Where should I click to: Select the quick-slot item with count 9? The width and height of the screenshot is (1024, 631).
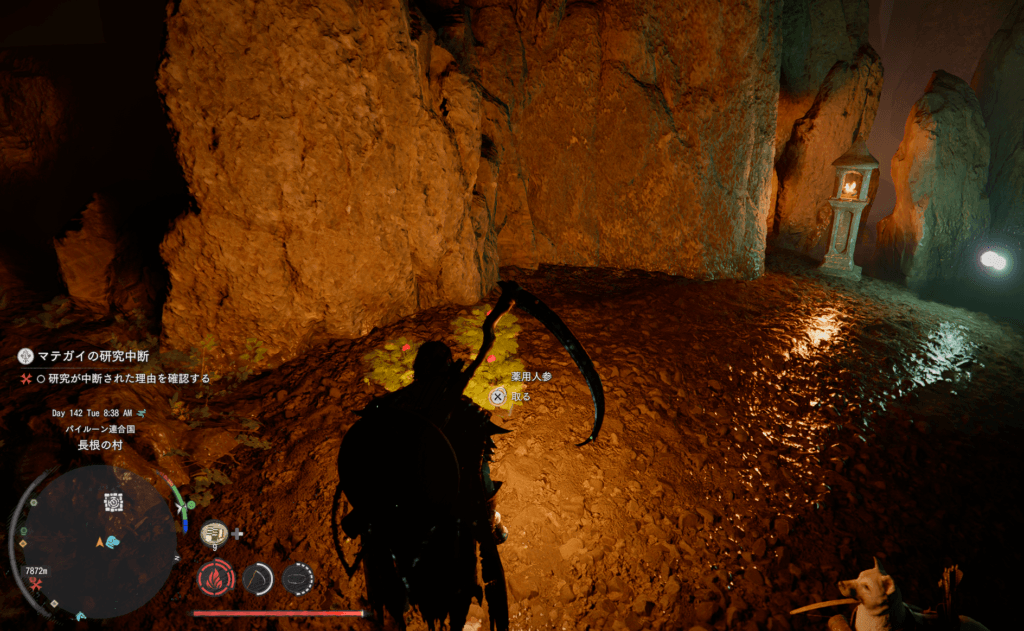213,534
